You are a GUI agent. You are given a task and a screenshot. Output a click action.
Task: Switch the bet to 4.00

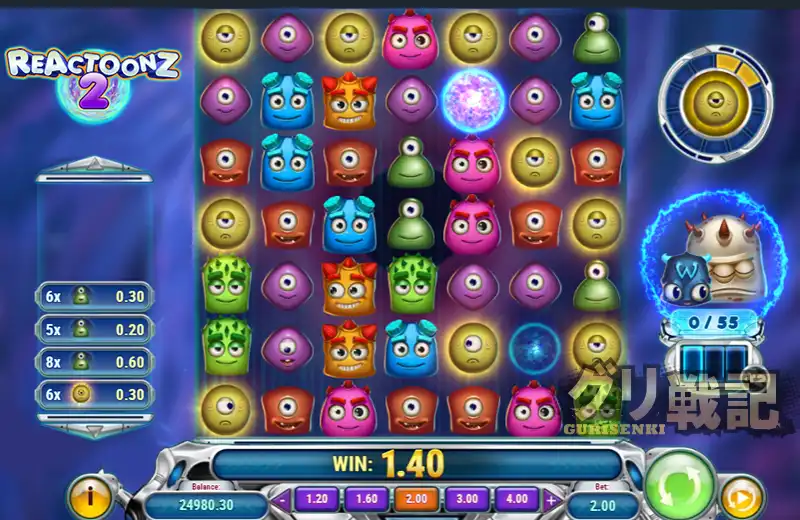(x=518, y=498)
